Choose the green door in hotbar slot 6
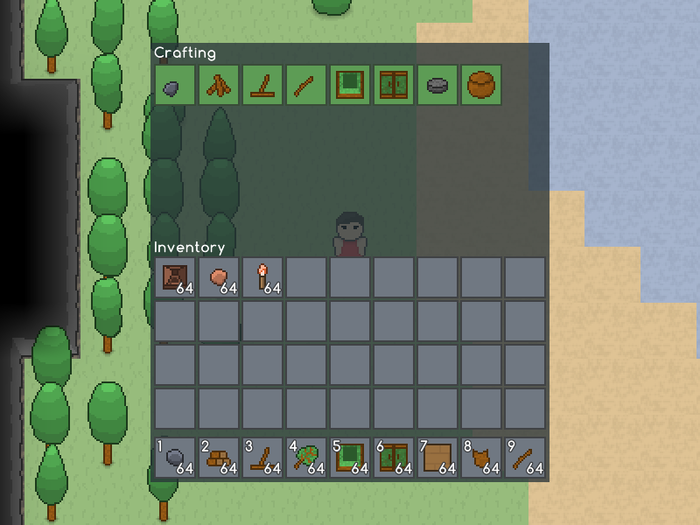700x525 pixels. pos(394,458)
